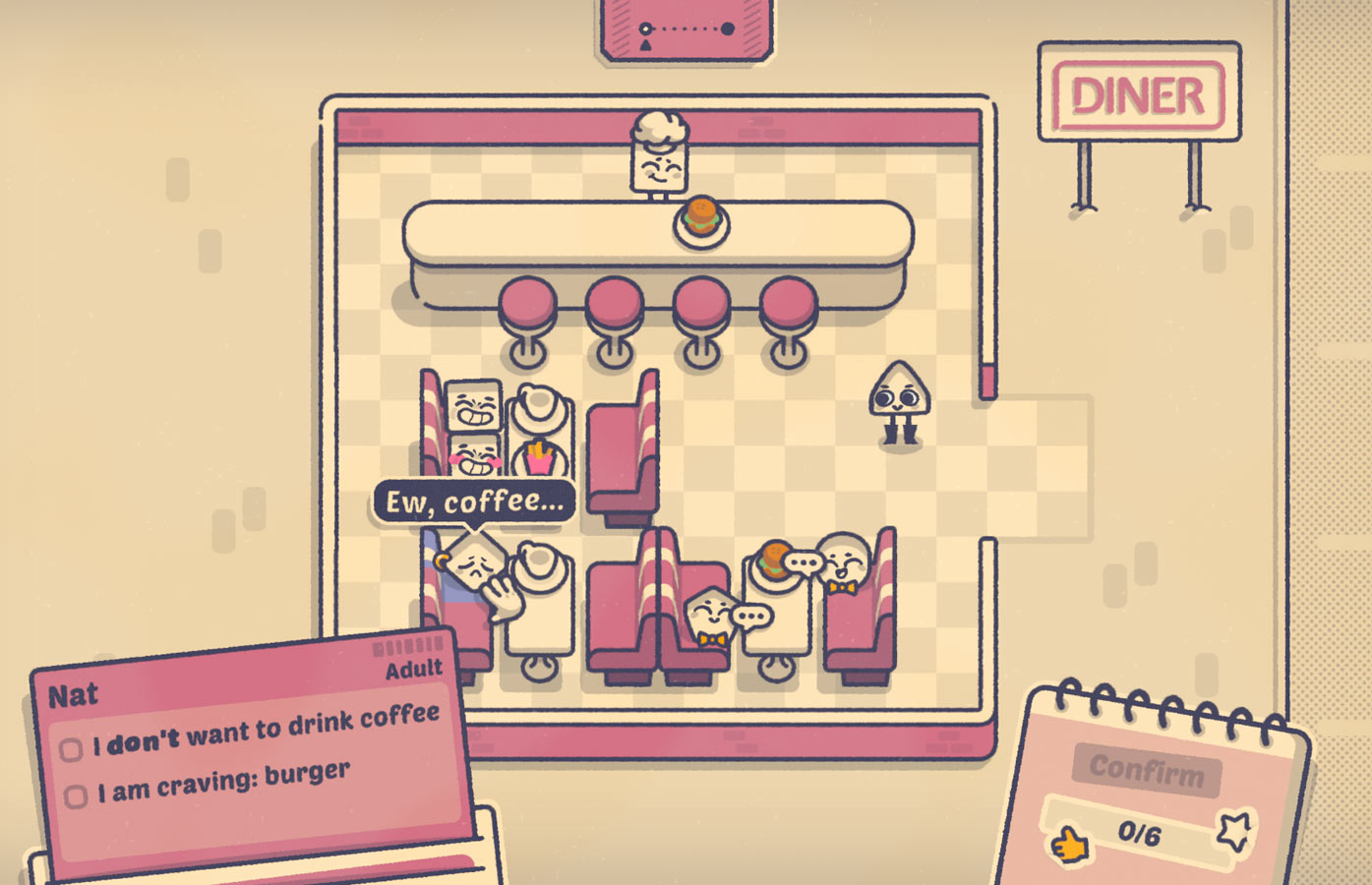
Task: Click the Confirm button on the notepad
Action: coord(1146,768)
